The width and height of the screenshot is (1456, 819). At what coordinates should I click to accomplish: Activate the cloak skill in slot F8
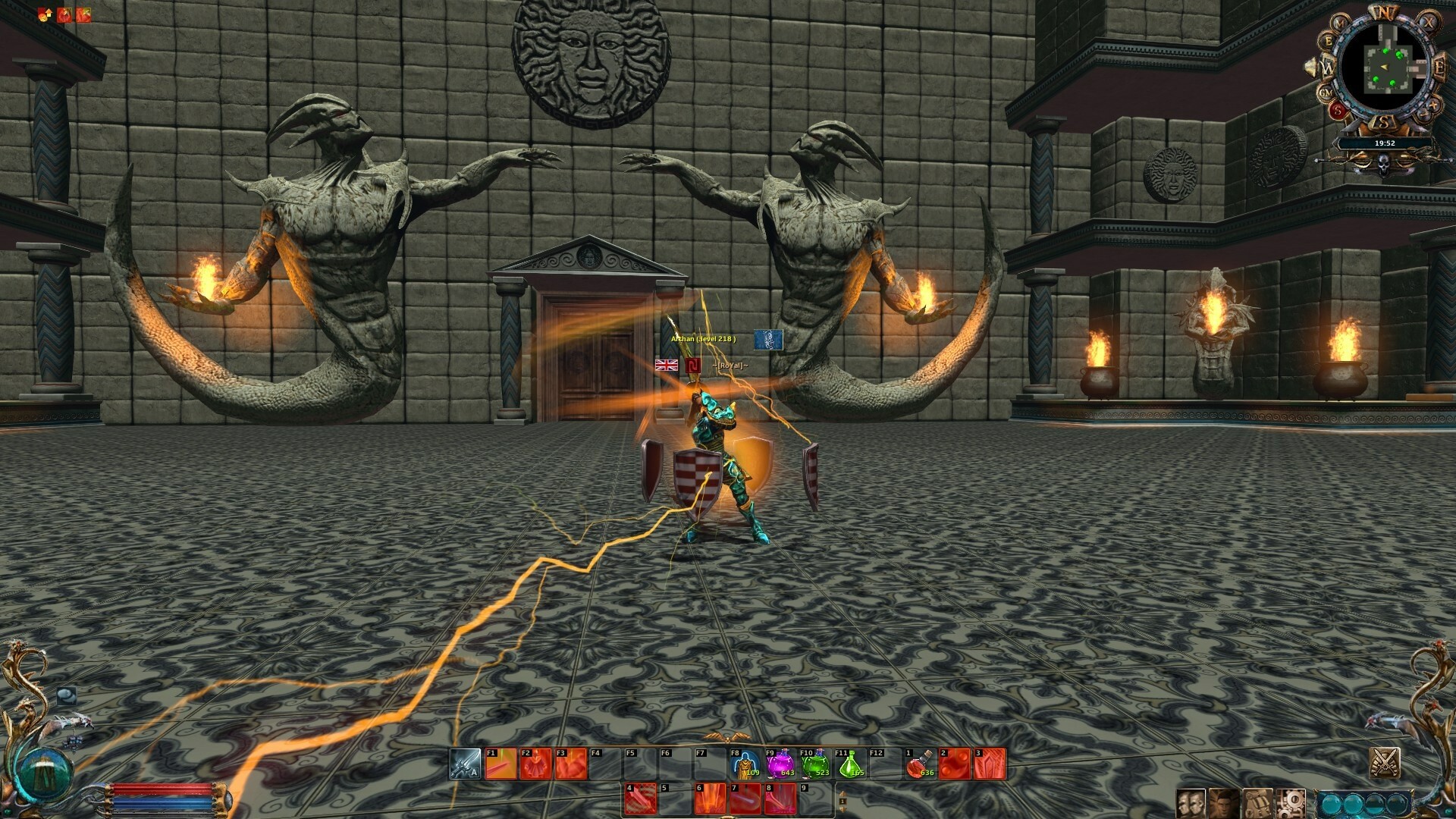(x=744, y=763)
